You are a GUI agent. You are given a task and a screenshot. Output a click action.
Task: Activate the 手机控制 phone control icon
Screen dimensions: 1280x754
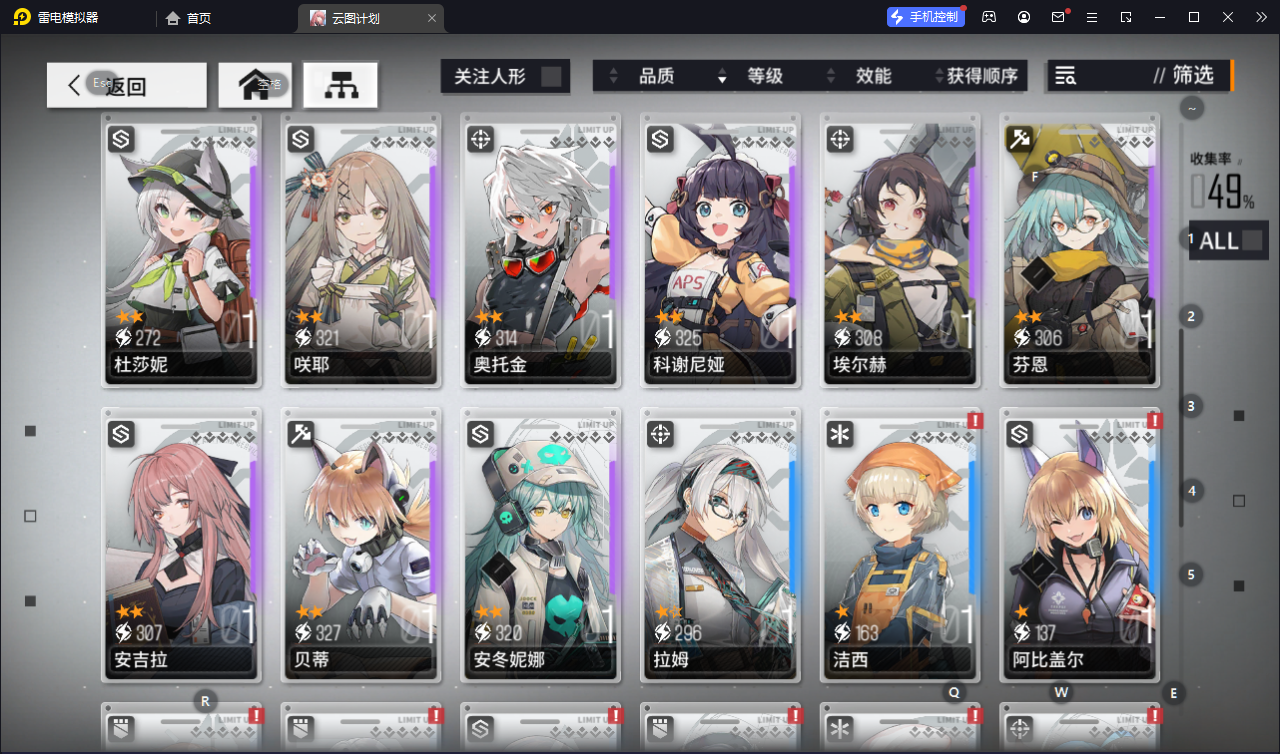coord(925,16)
